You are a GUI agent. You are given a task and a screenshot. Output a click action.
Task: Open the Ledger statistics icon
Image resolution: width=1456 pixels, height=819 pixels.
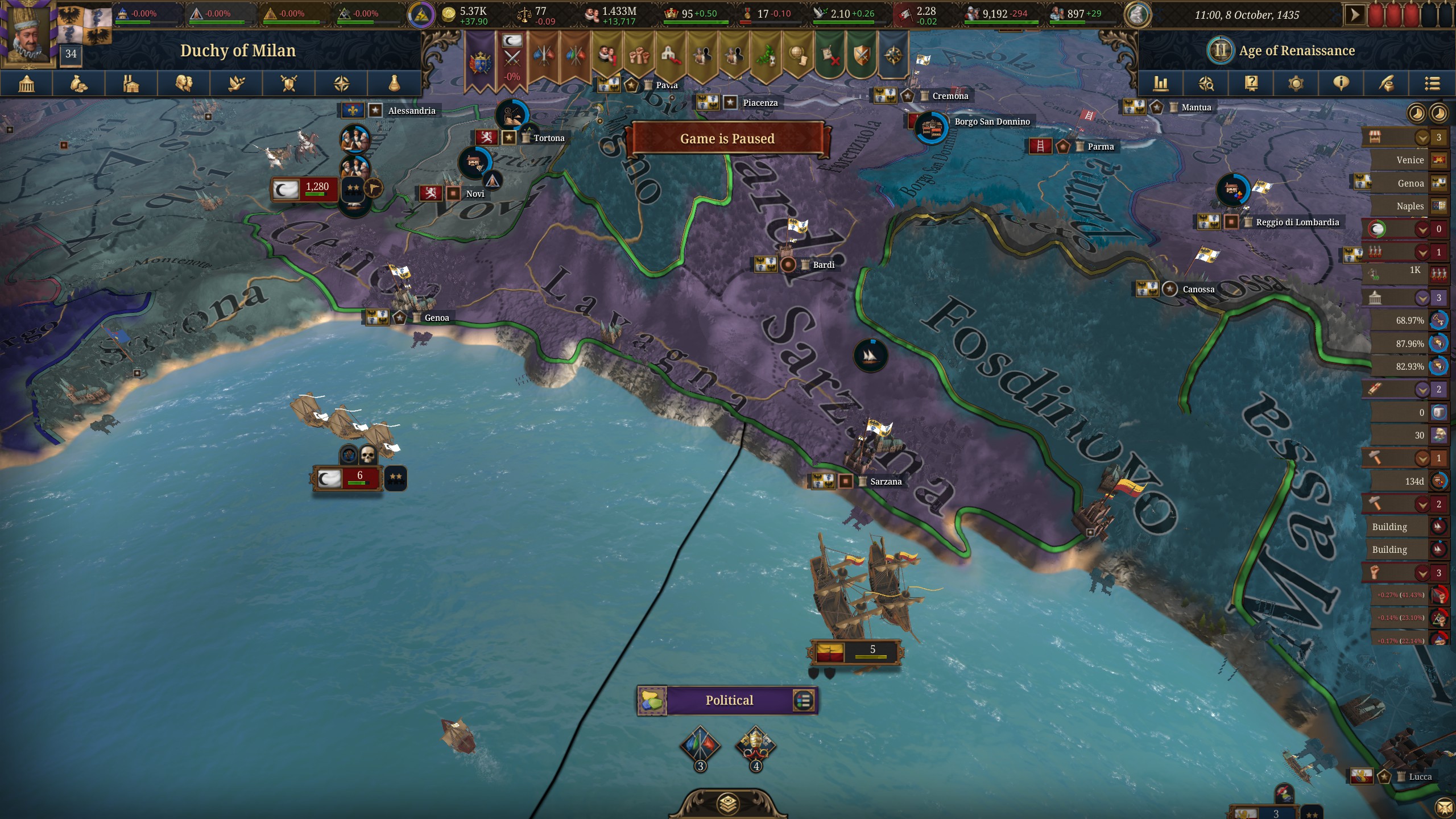pyautogui.click(x=1161, y=84)
